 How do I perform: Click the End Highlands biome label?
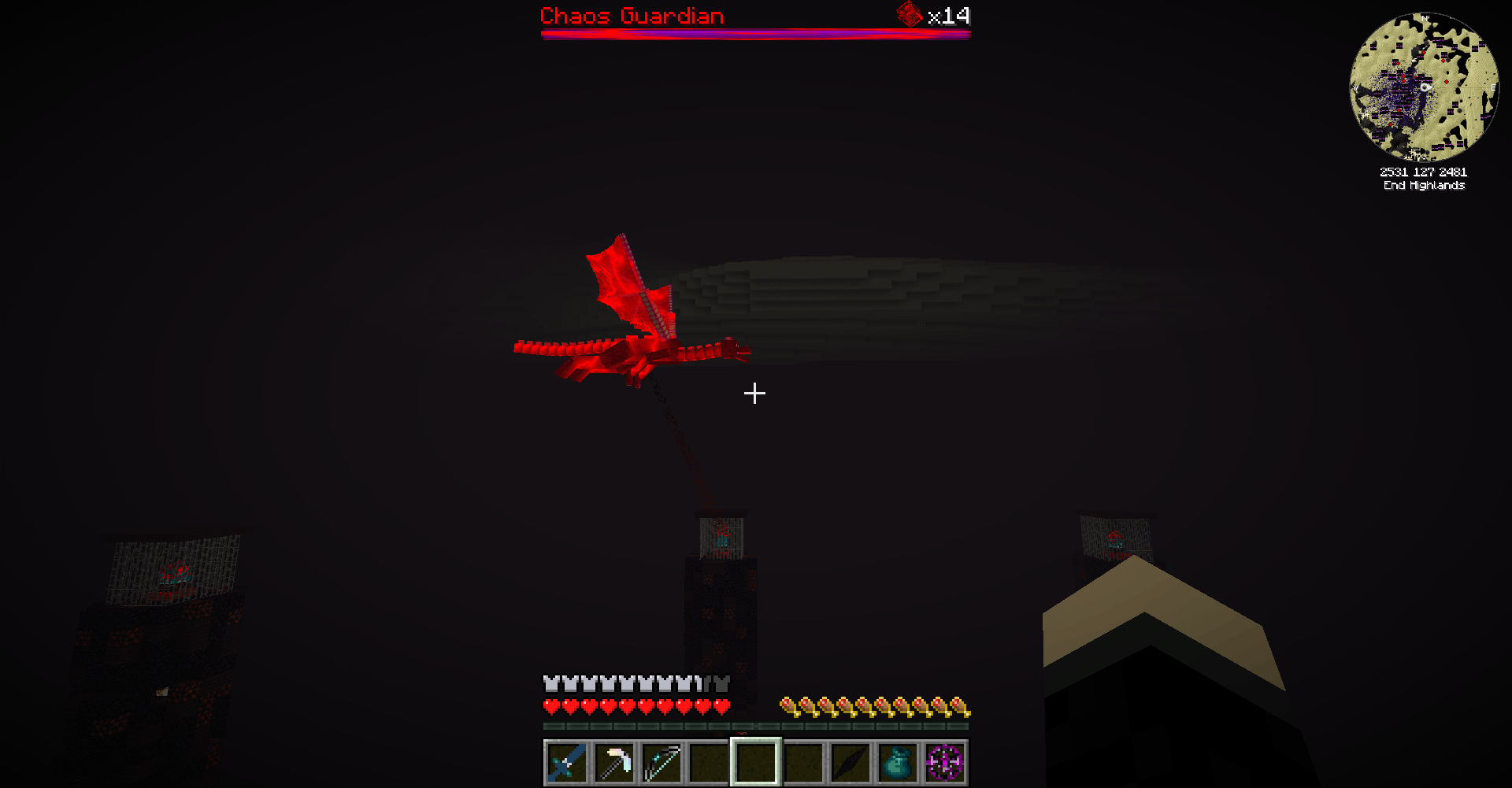coord(1424,186)
